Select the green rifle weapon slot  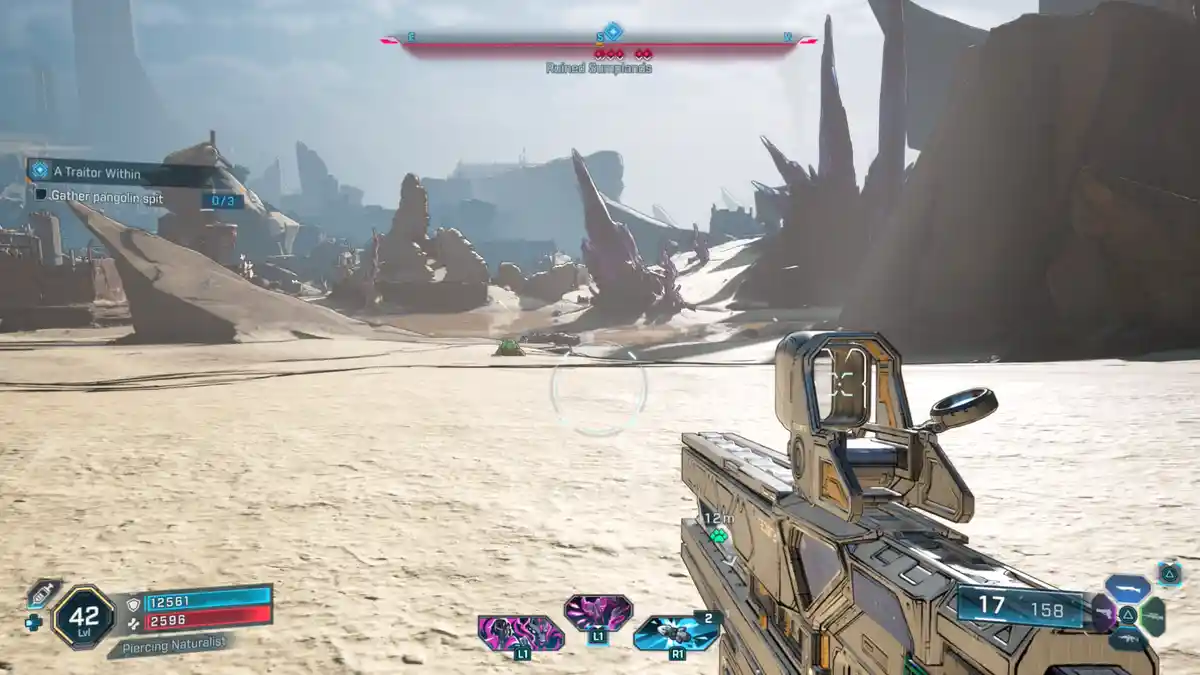point(1153,616)
